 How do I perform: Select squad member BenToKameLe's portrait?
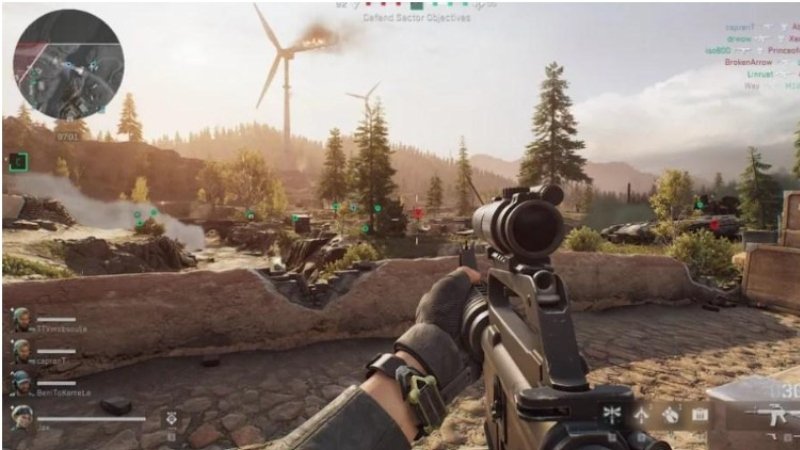tap(21, 382)
